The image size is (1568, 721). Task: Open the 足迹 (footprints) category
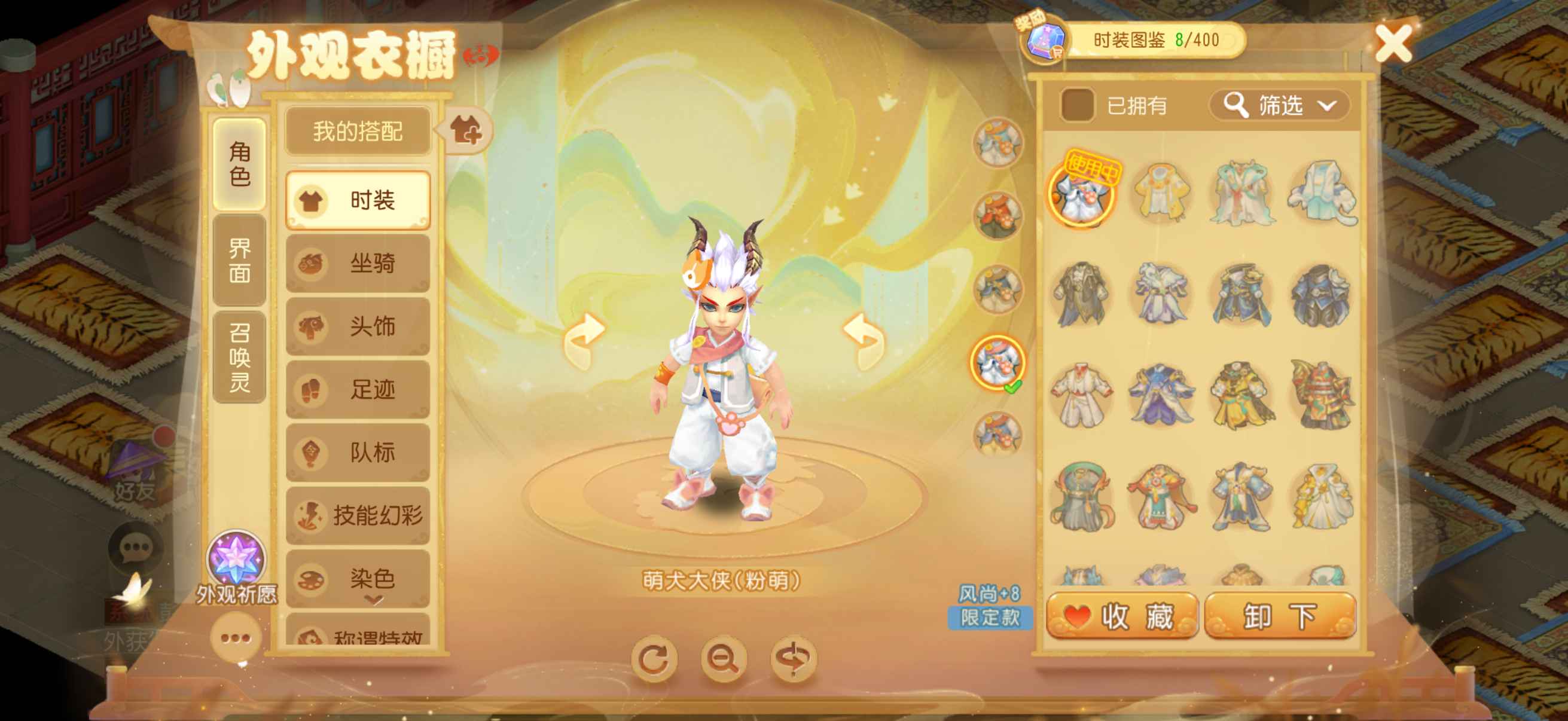359,389
